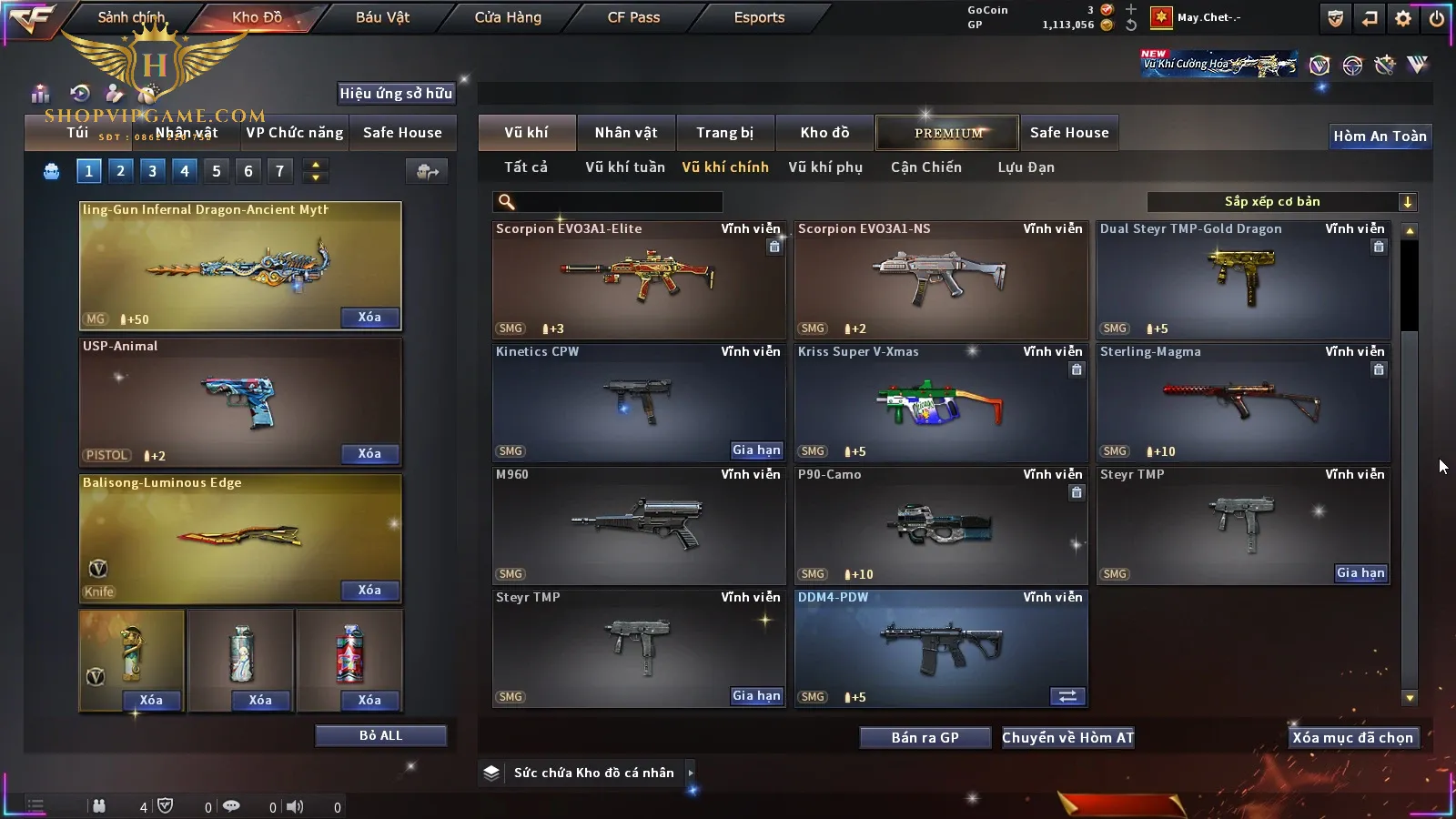The width and height of the screenshot is (1456, 819).
Task: Click Chuyển về Hòm AT
Action: 1068,738
